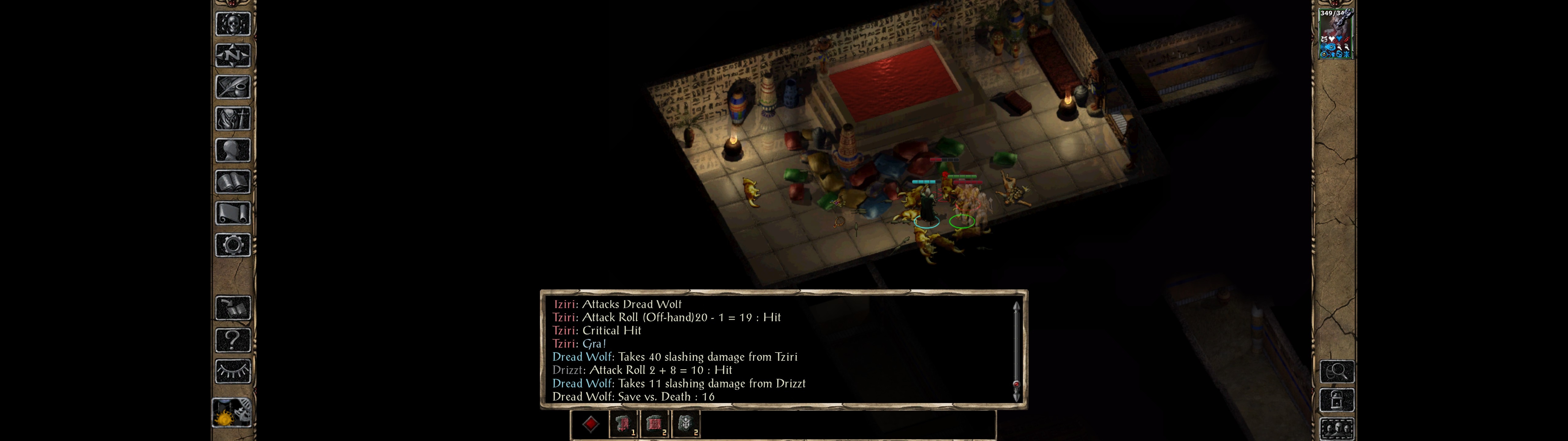Click the magnifying glass button
The width and height of the screenshot is (1568, 441).
click(1337, 371)
